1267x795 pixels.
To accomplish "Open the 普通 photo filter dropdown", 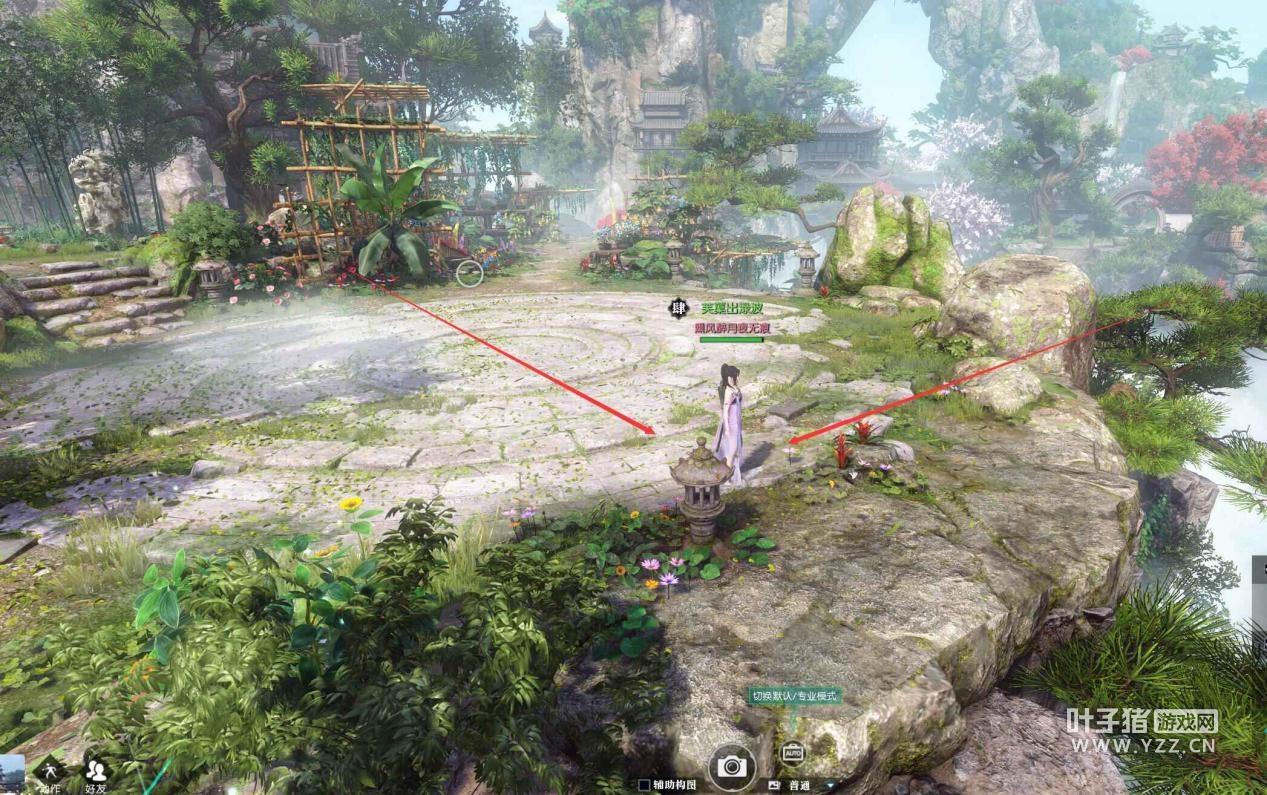I will [x=829, y=786].
